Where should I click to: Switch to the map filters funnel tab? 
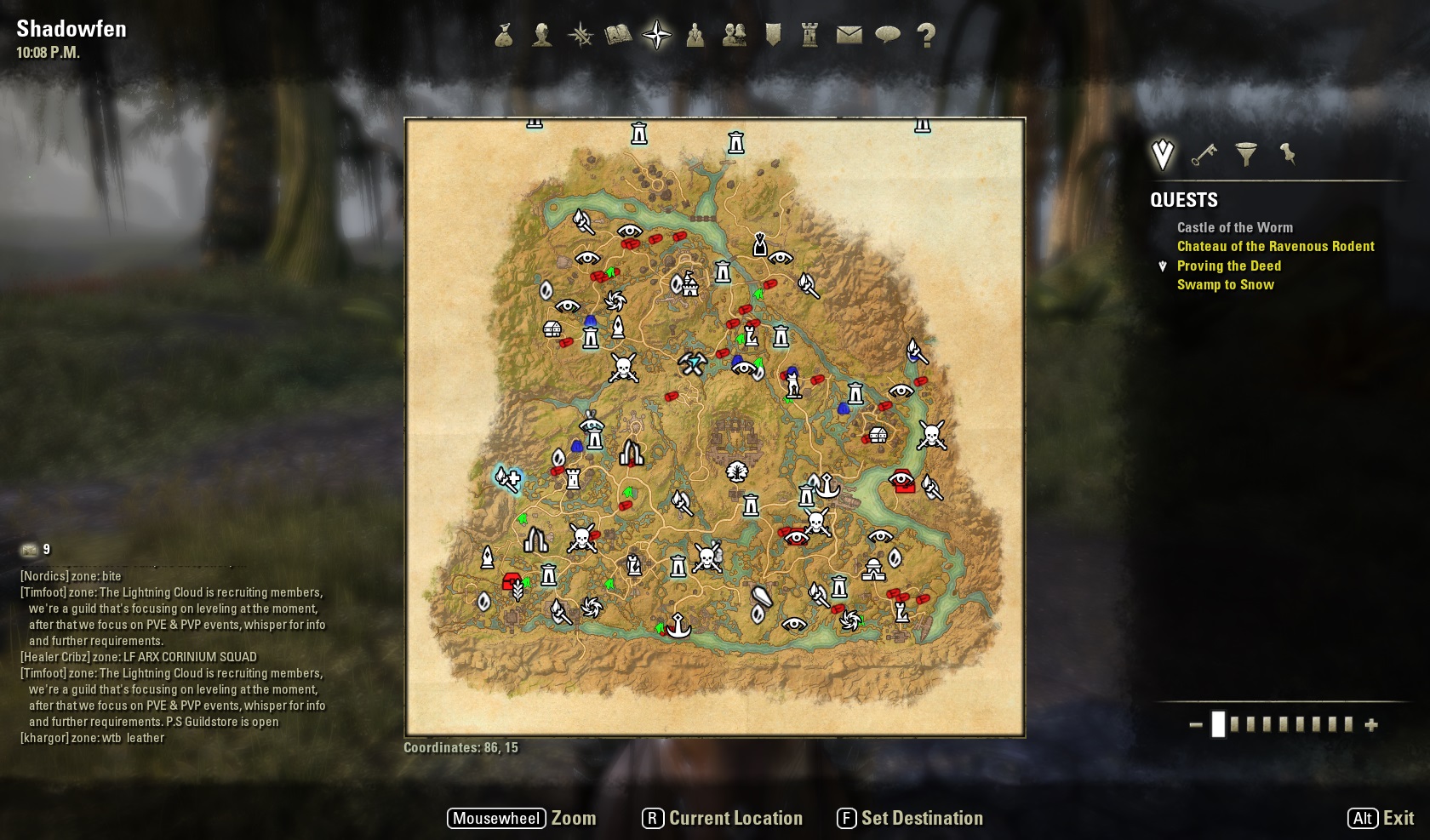click(1245, 154)
